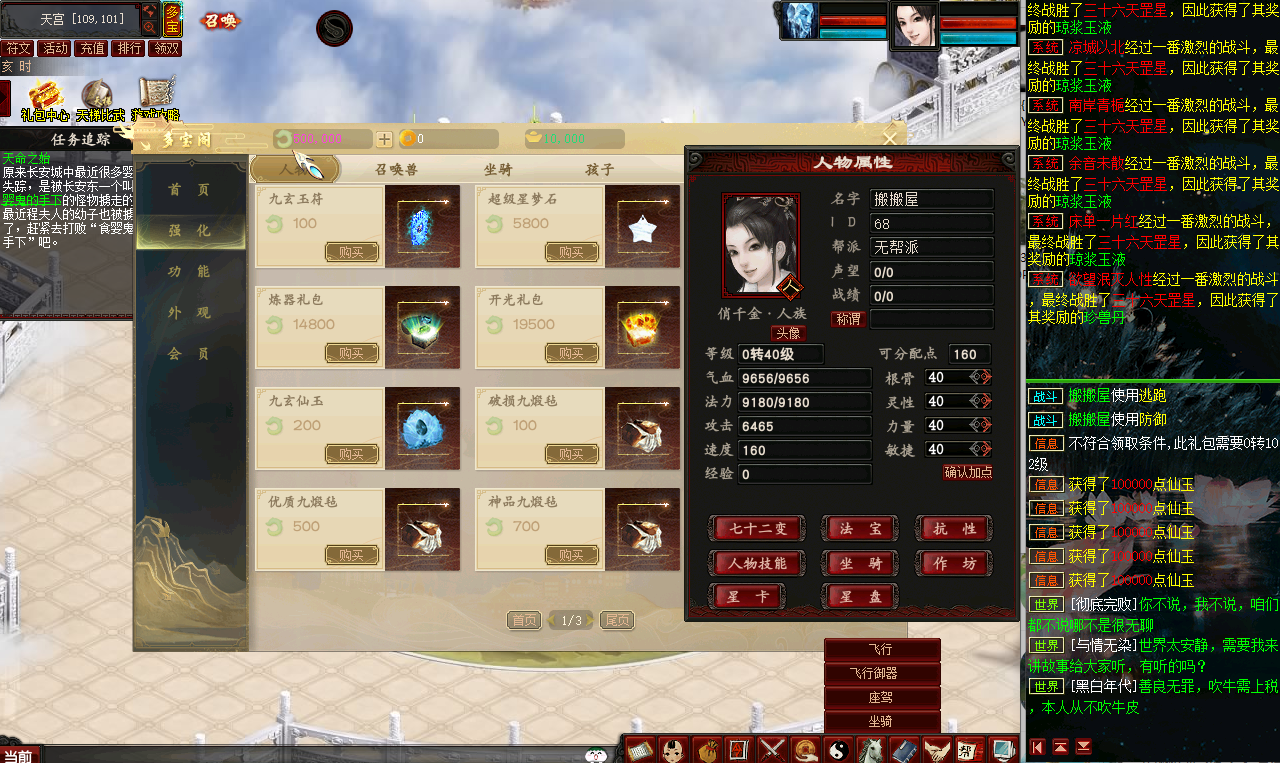Click the magnifier zoom icon beside the minimap

pyautogui.click(x=149, y=26)
